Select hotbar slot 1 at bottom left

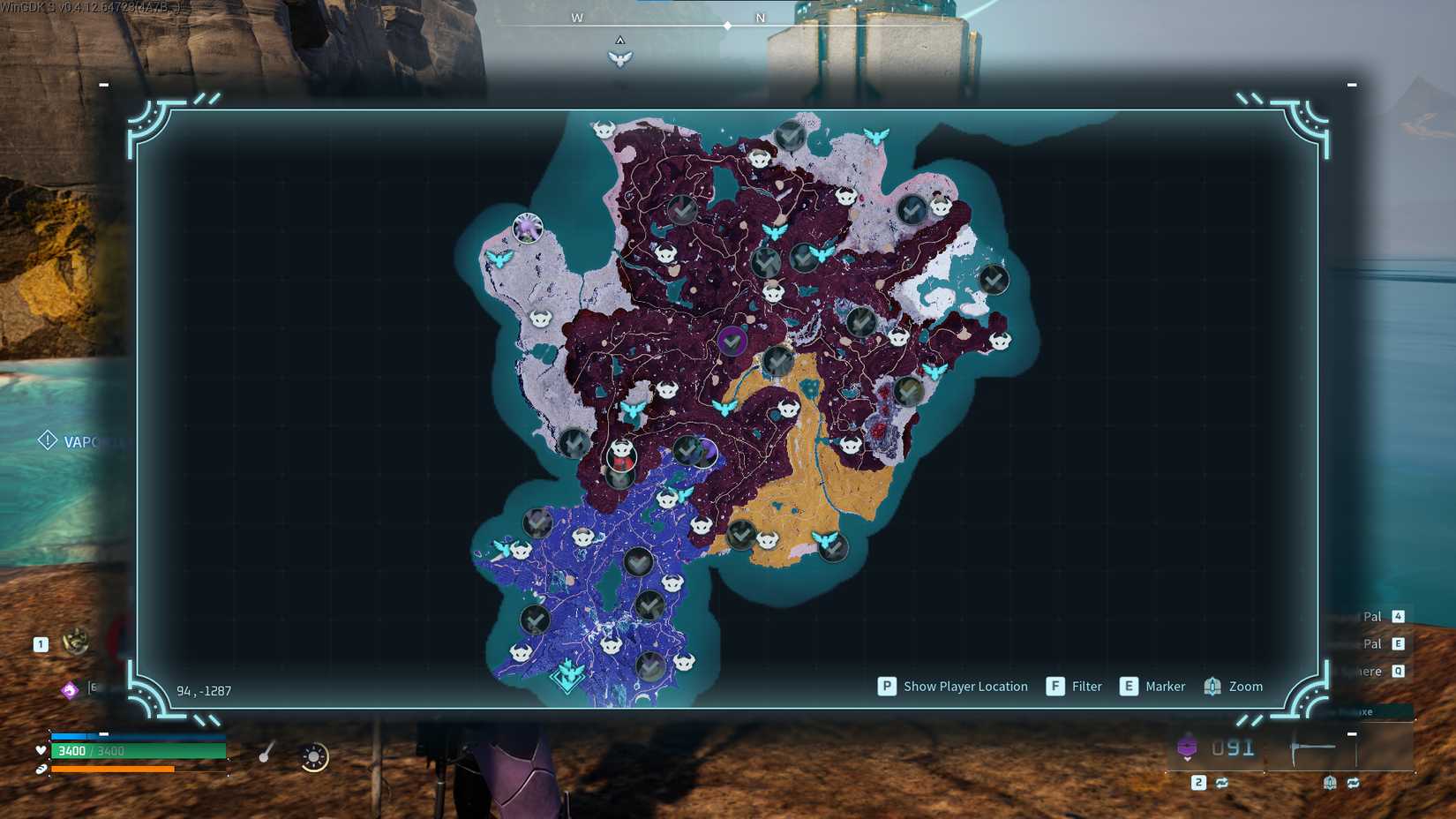[41, 643]
